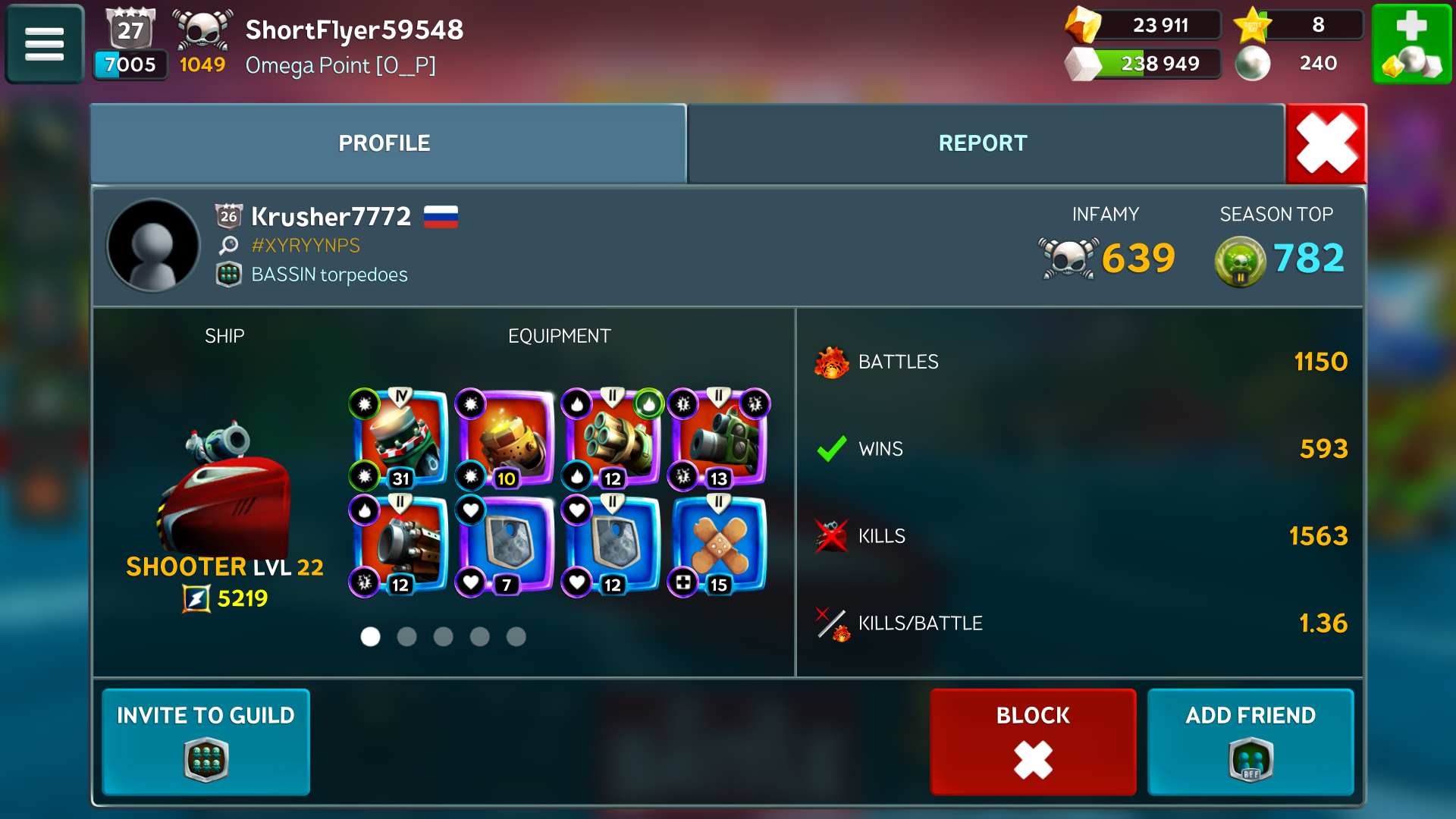Open the BASSIN torpedoes guild link
This screenshot has height=819, width=1456.
(x=329, y=275)
